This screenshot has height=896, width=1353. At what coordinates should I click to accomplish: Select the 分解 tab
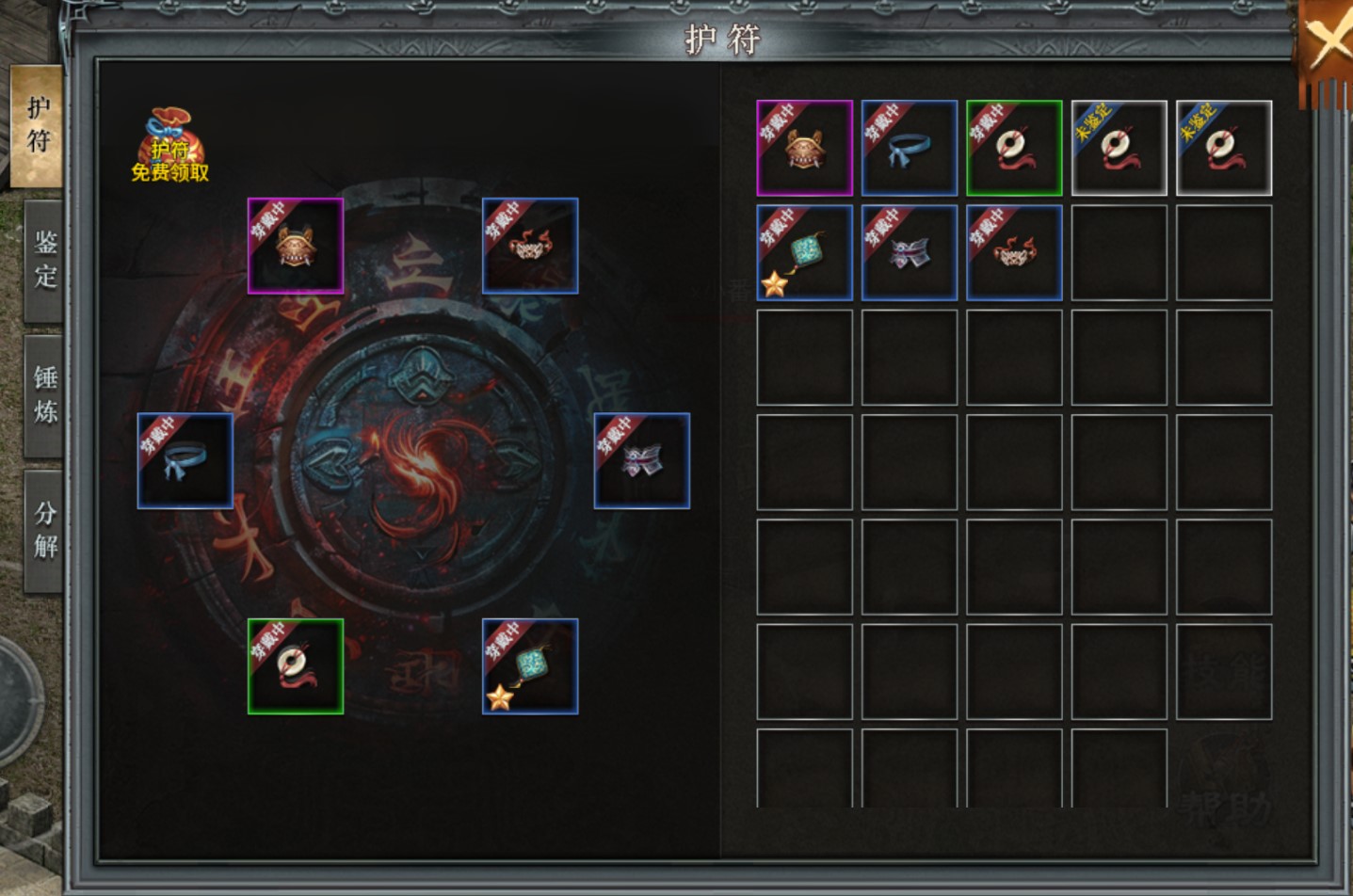coord(44,530)
